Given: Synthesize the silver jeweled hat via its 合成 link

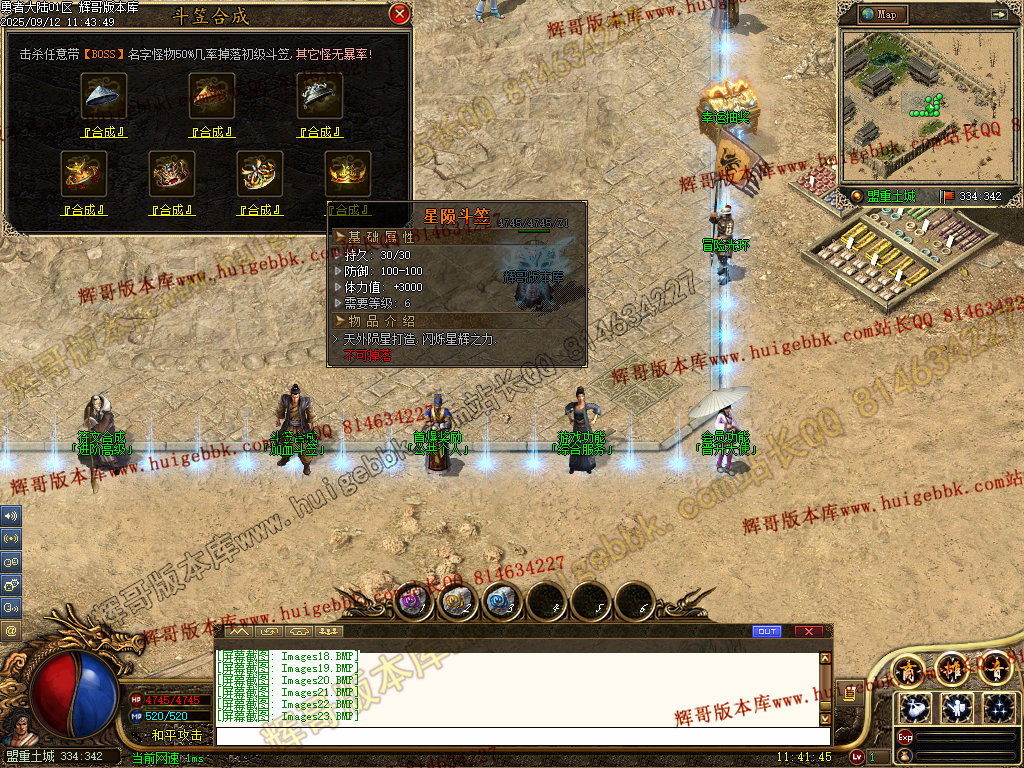Looking at the screenshot, I should pos(319,132).
